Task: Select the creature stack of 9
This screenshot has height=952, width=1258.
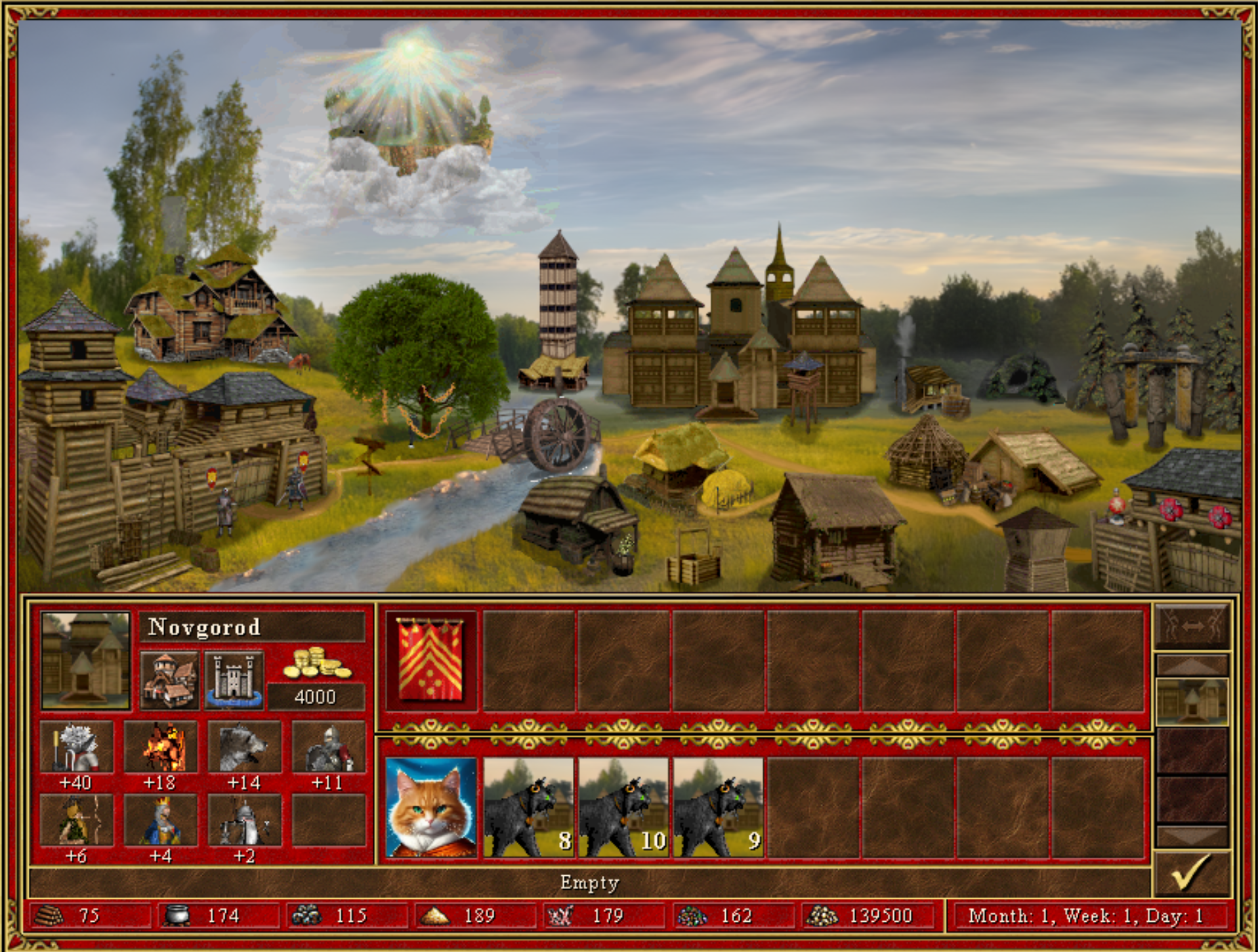Action: 718,808
